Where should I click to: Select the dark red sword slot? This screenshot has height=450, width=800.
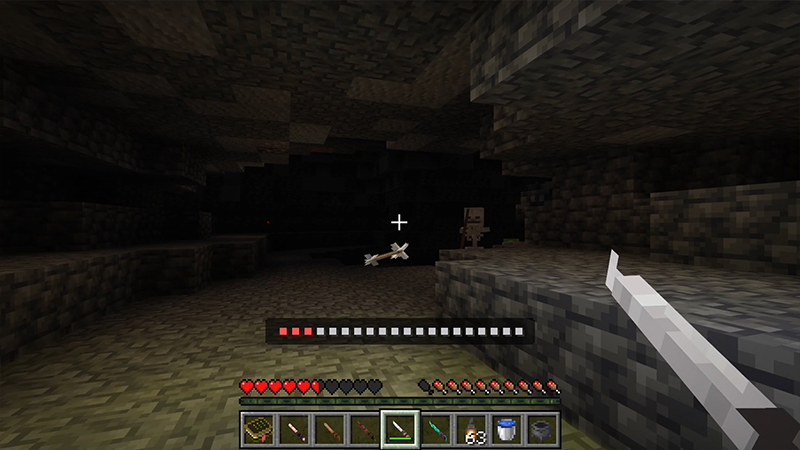click(364, 430)
